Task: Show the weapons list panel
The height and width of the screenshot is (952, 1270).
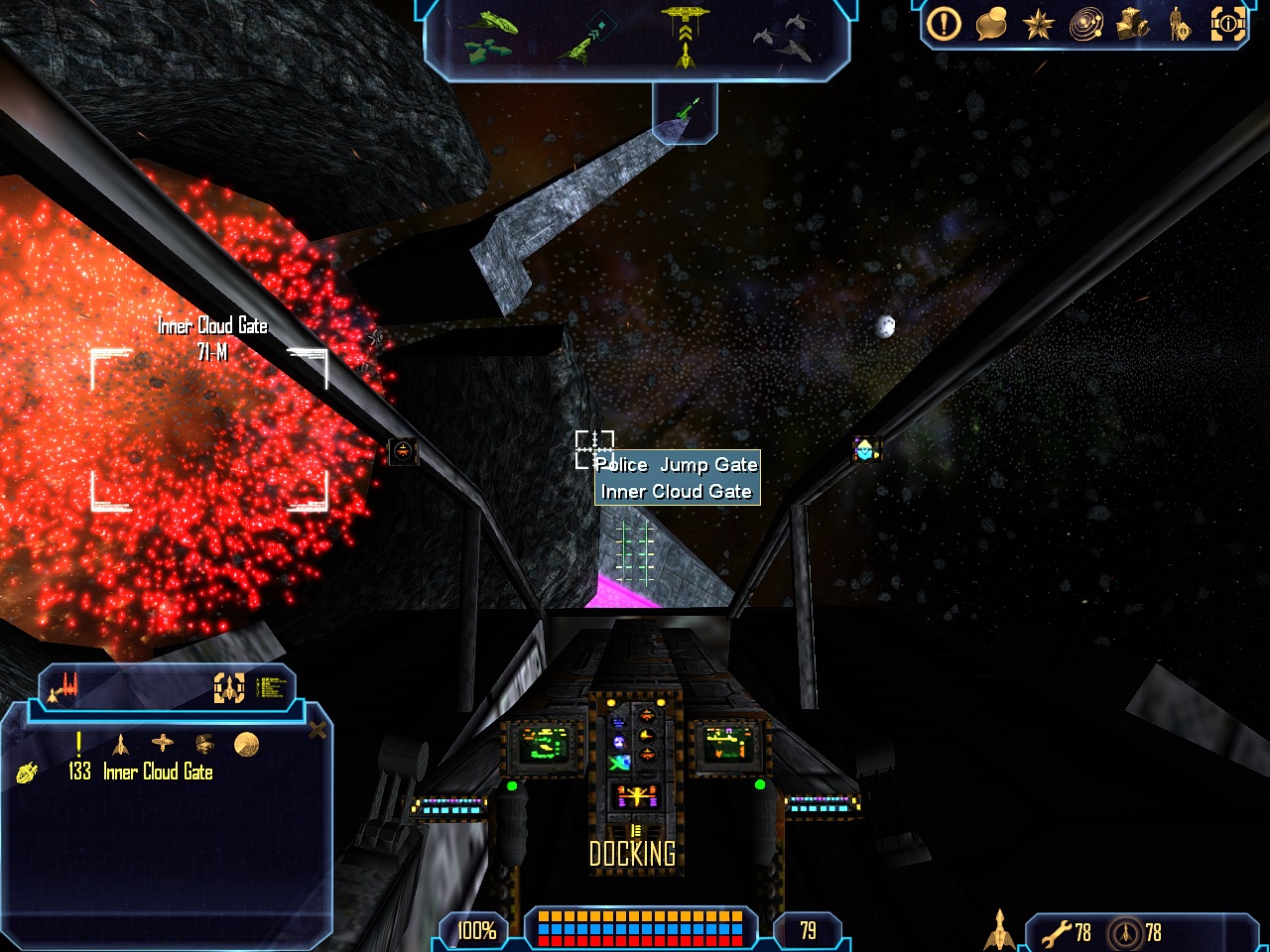Action: point(65,687)
